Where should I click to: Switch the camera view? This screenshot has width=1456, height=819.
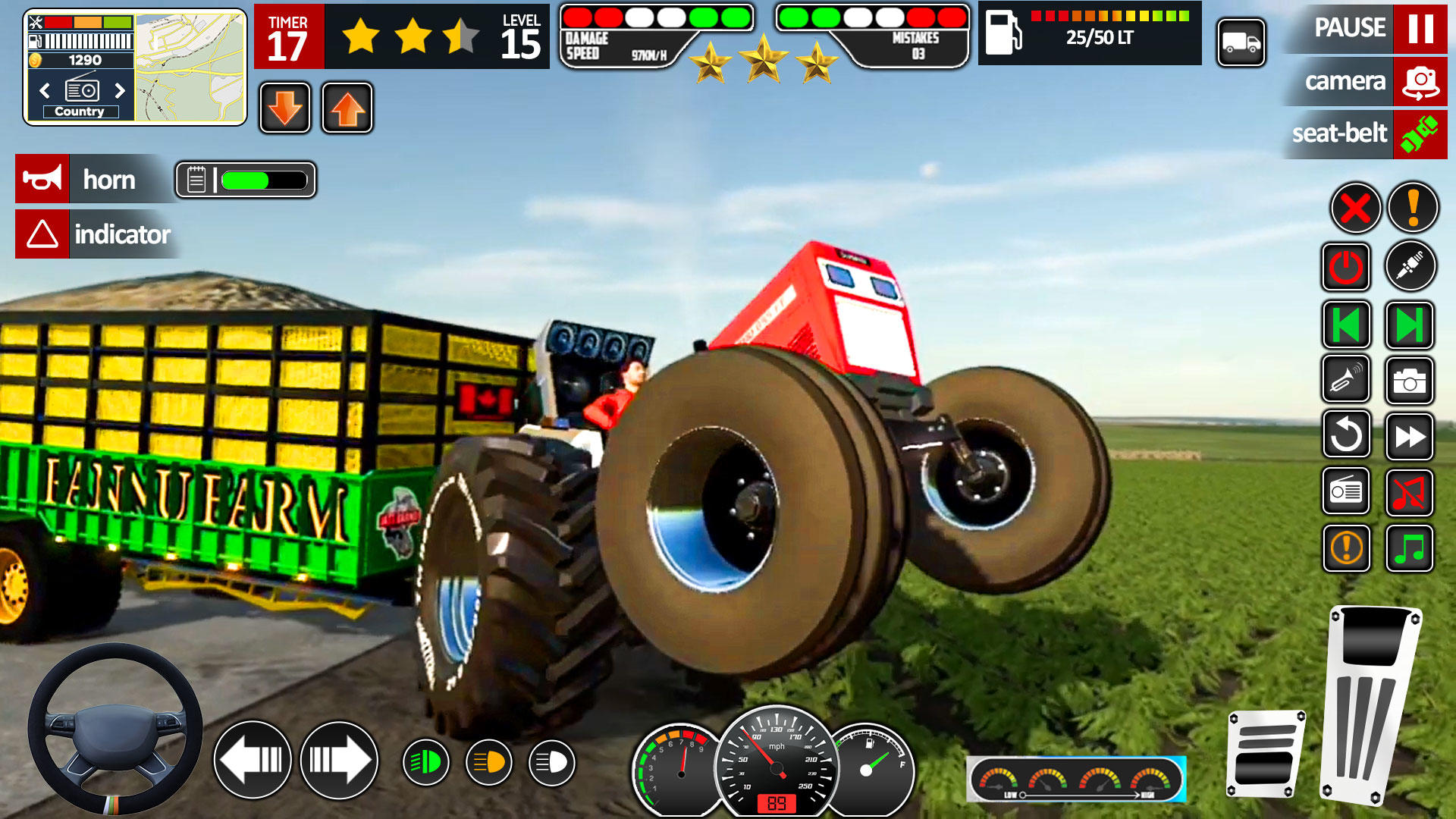(x=1420, y=81)
